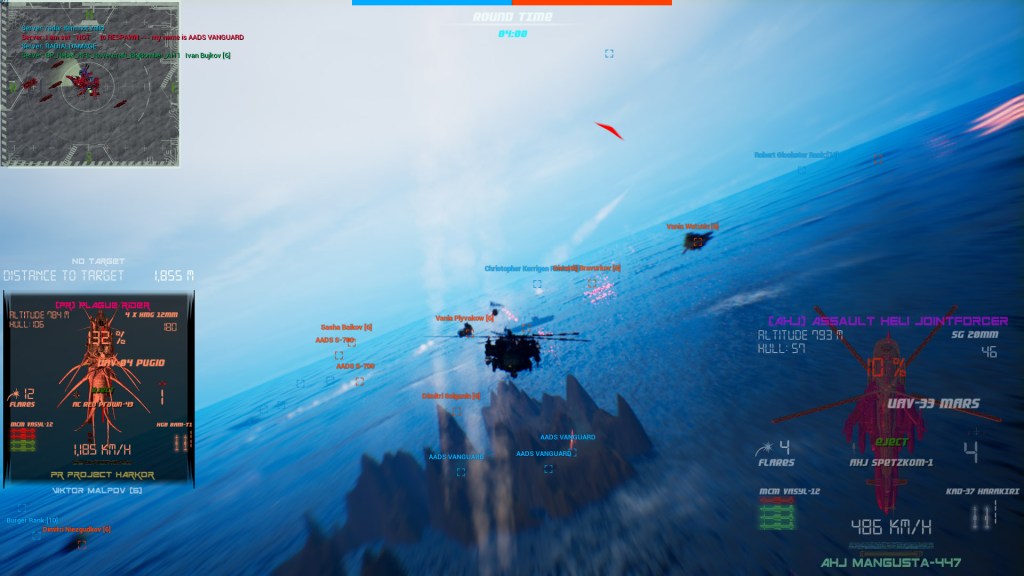Select the AHJ Spetzkom-1 weapon label
Viewport: 1024px width, 576px height.
[892, 462]
